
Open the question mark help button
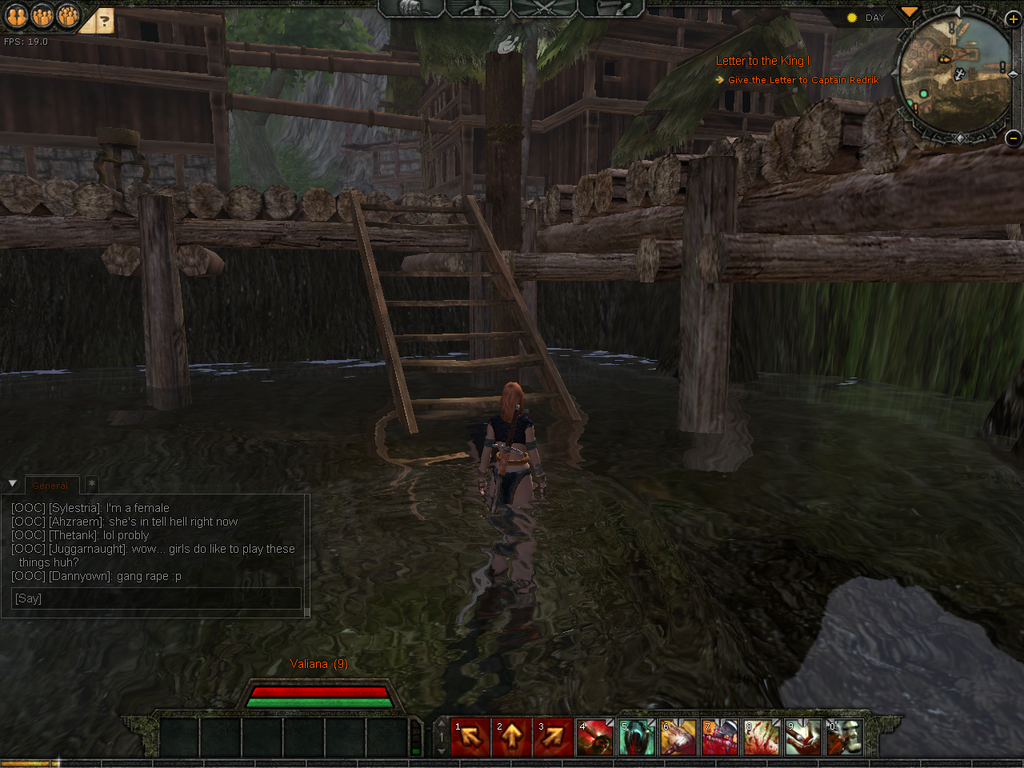coord(104,19)
